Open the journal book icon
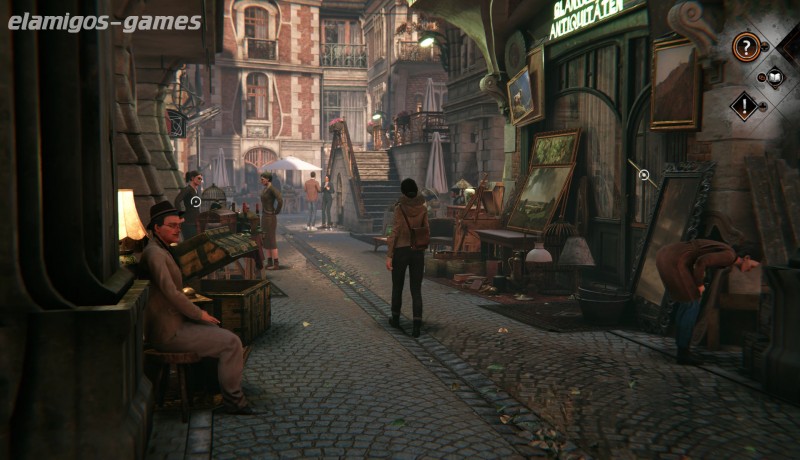 pyautogui.click(x=774, y=76)
